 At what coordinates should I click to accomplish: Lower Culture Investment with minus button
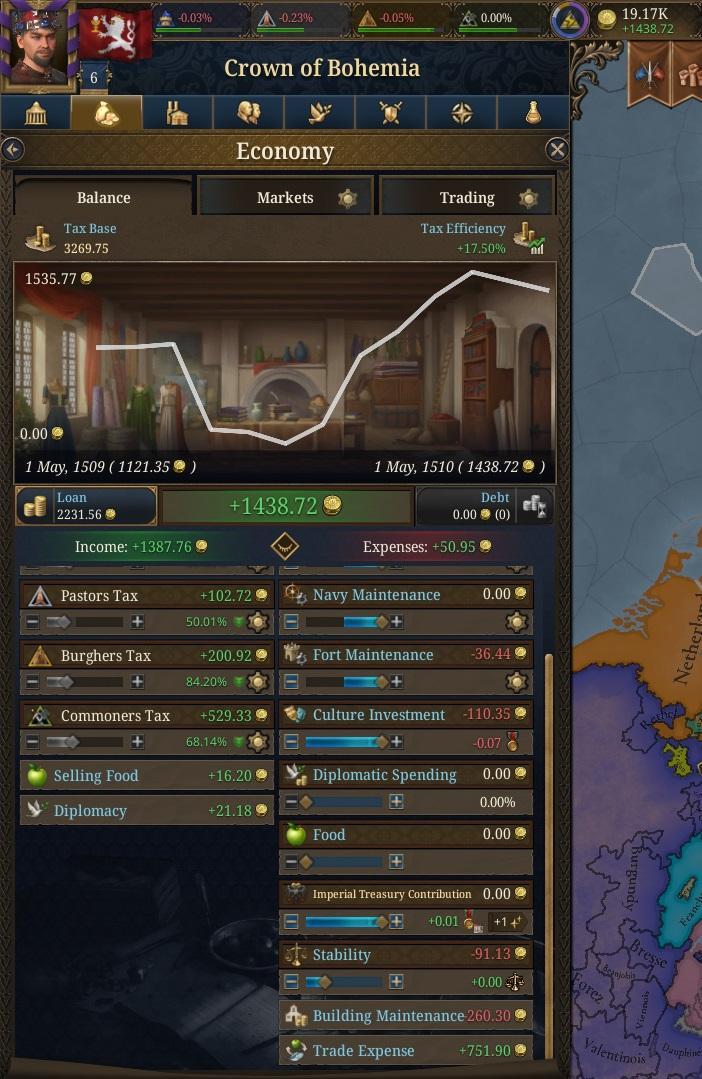click(291, 742)
